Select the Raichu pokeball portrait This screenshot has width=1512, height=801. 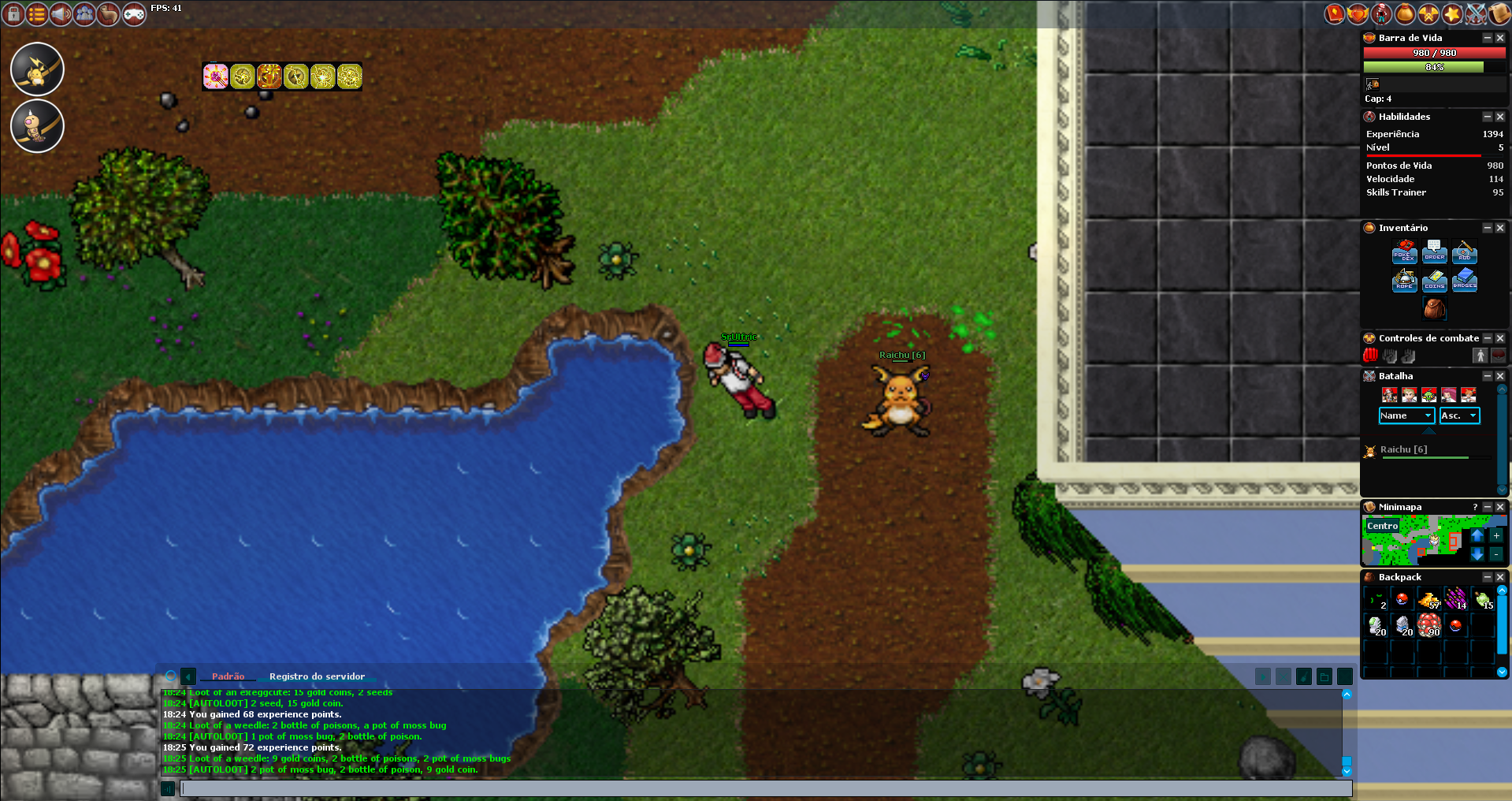37,69
